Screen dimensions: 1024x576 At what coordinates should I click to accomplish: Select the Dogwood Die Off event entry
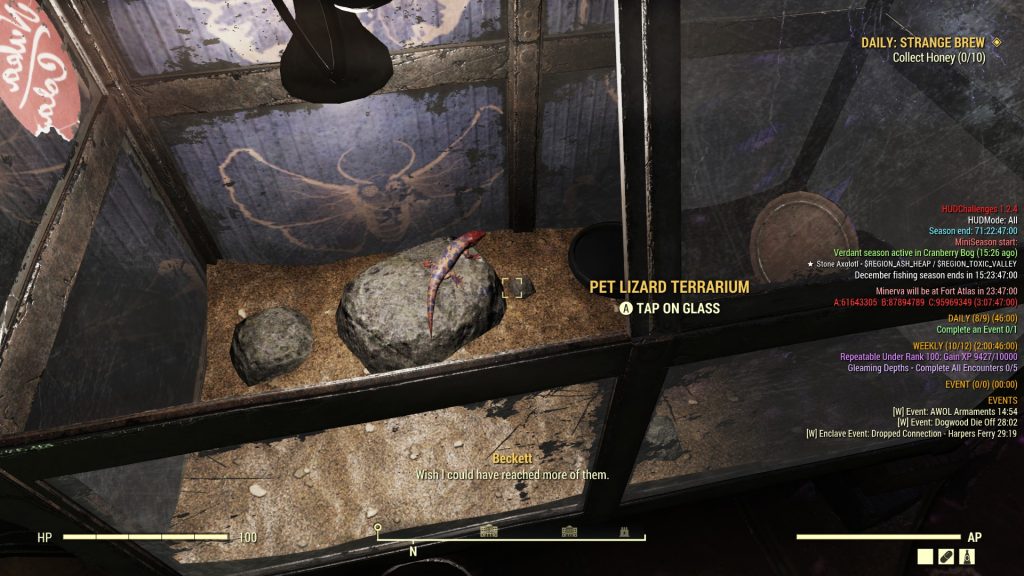pos(954,422)
